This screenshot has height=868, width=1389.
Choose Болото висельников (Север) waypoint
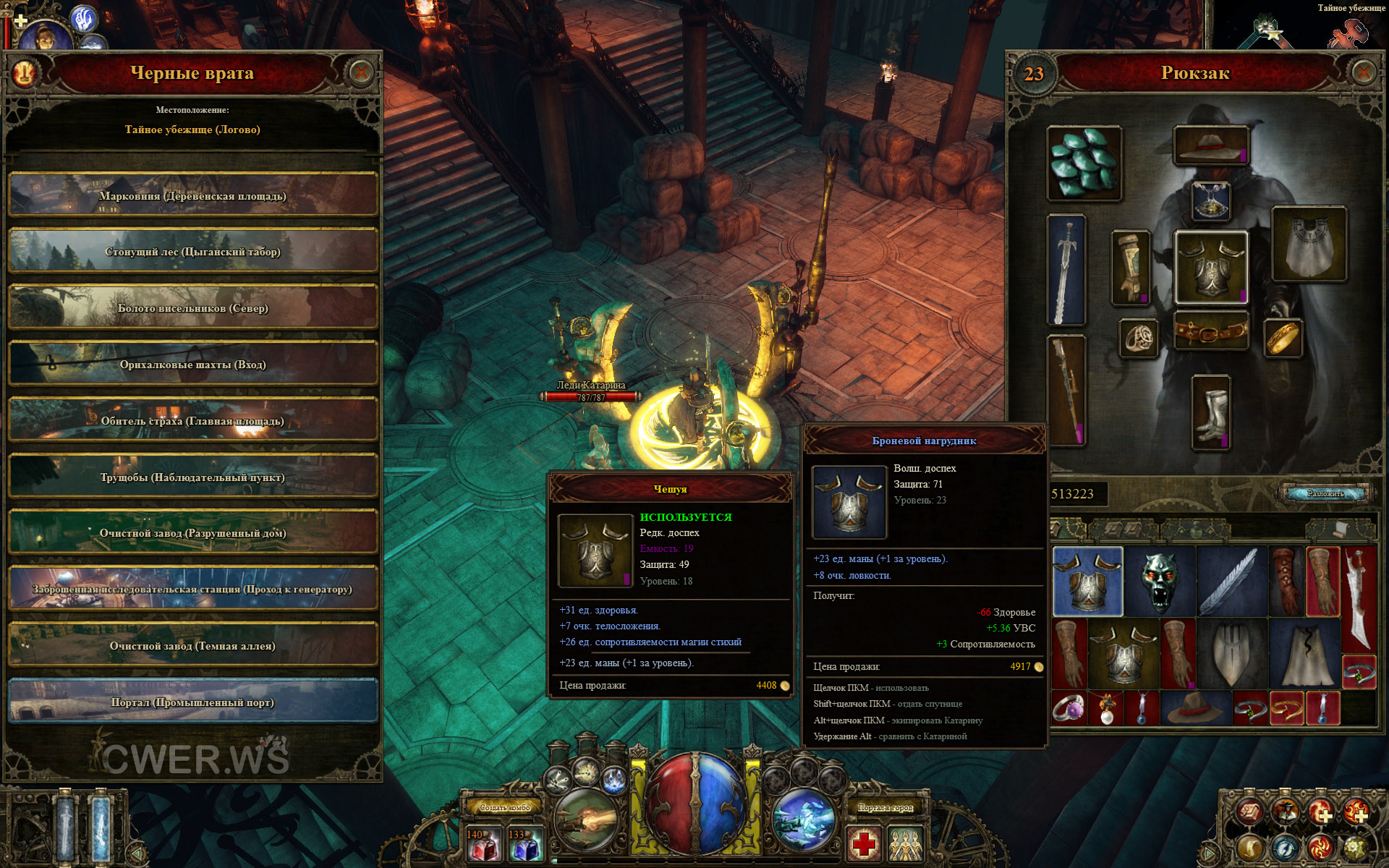click(192, 308)
